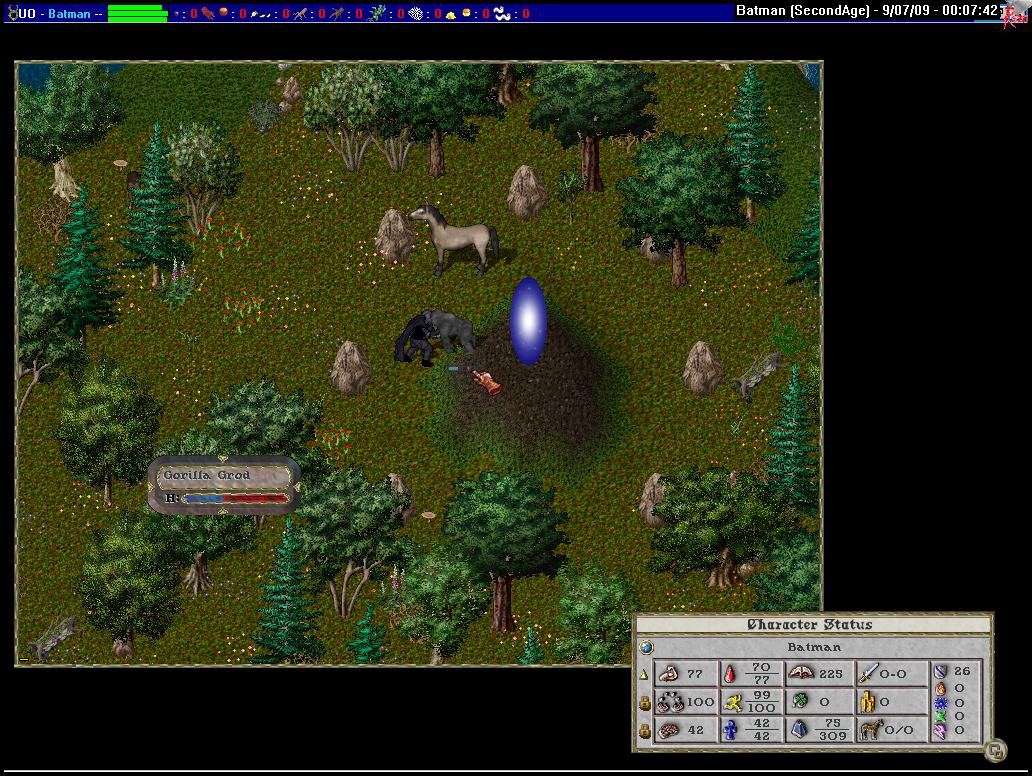This screenshot has width=1032, height=776.
Task: Toggle the Intelligence stat padlock
Action: [645, 731]
